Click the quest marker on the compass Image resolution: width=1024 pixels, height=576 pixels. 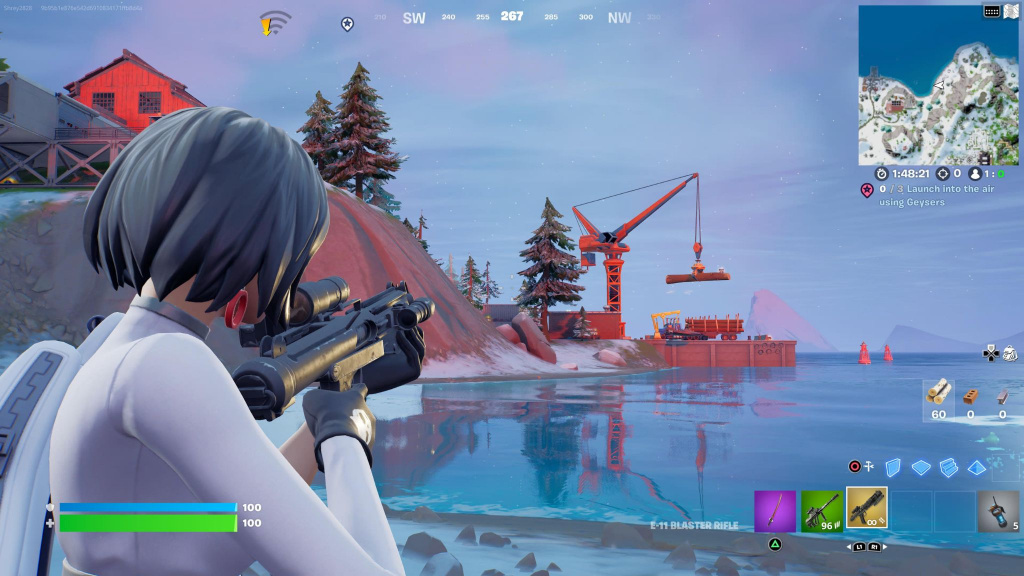click(x=347, y=23)
